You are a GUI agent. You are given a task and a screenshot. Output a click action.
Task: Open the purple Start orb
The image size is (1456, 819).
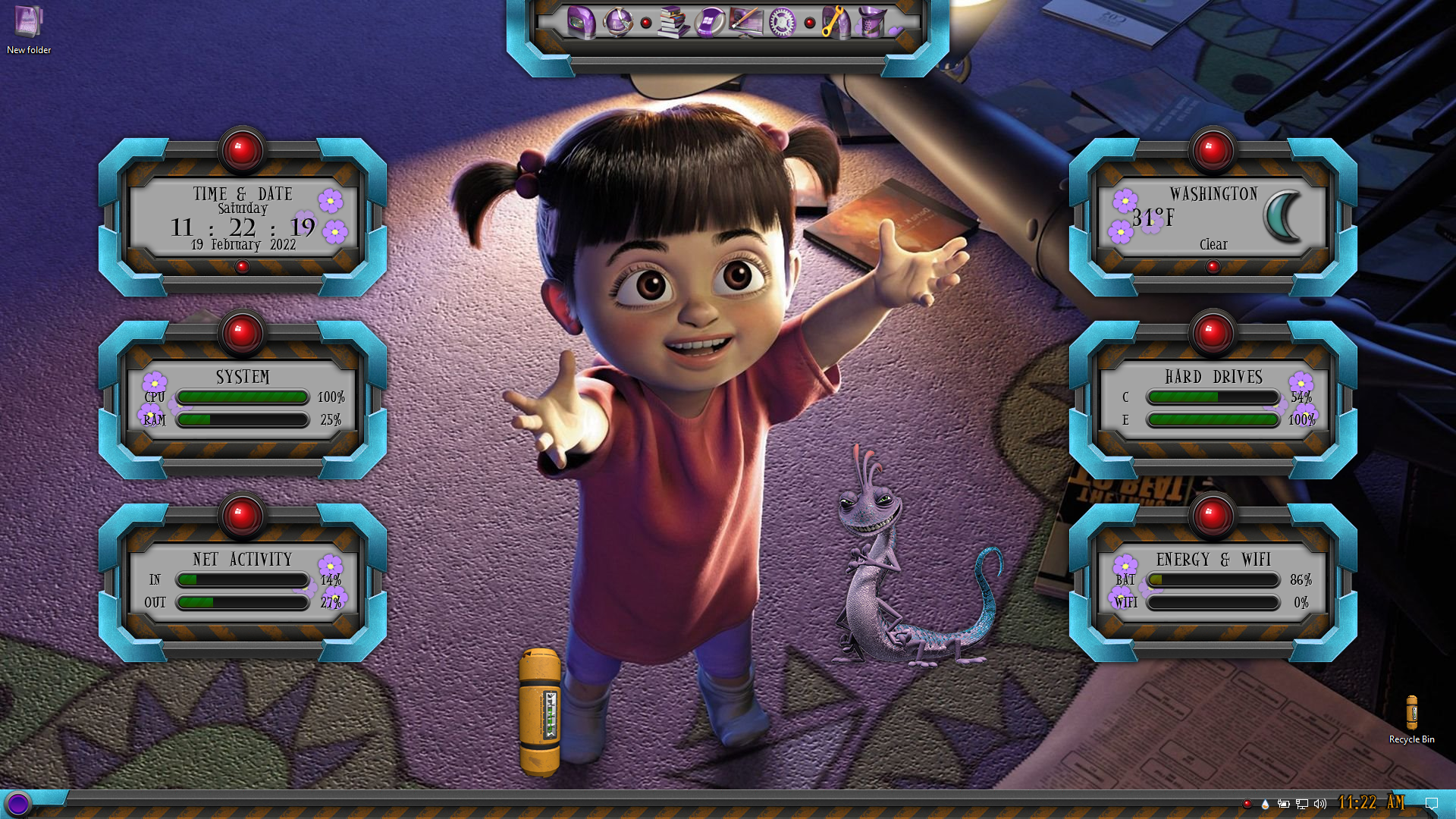(18, 803)
